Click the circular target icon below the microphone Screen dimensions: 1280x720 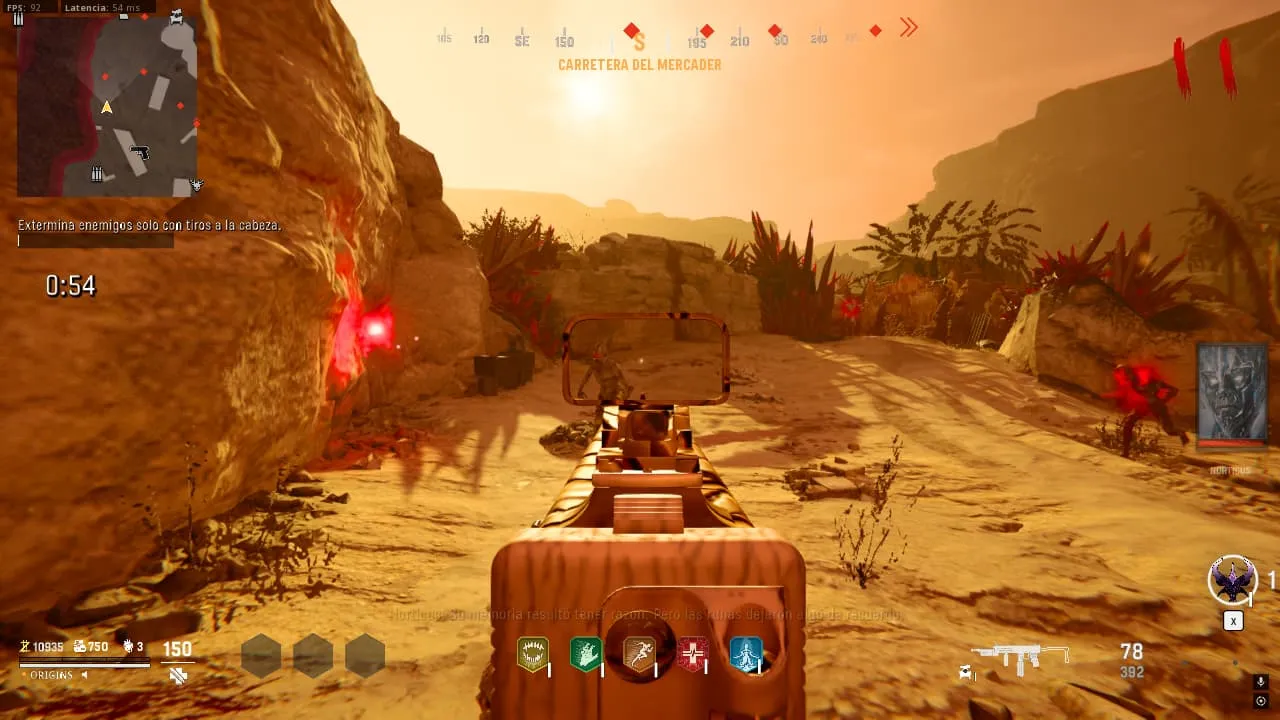(x=1260, y=701)
